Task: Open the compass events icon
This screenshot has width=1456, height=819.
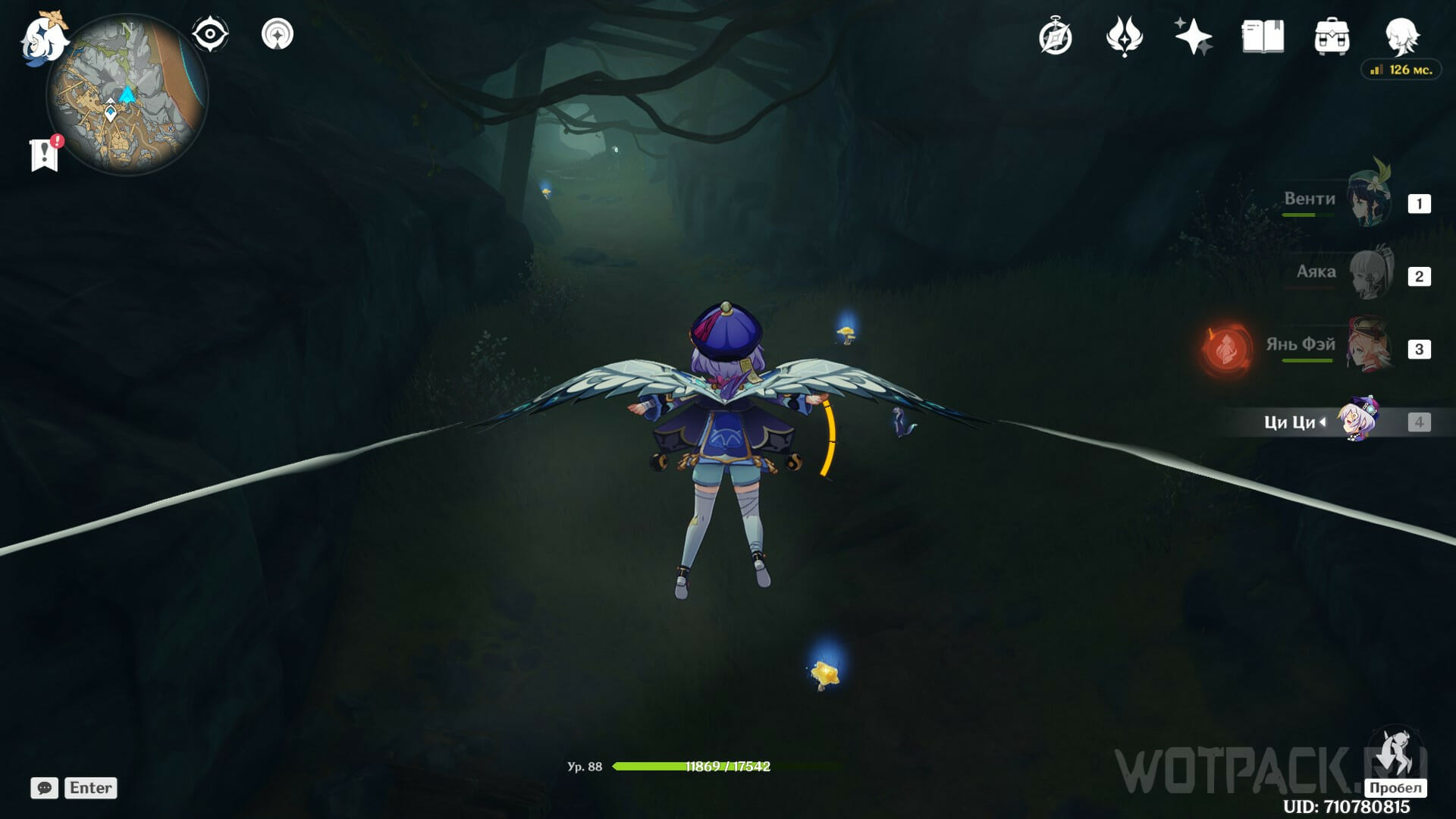Action: tap(1056, 36)
